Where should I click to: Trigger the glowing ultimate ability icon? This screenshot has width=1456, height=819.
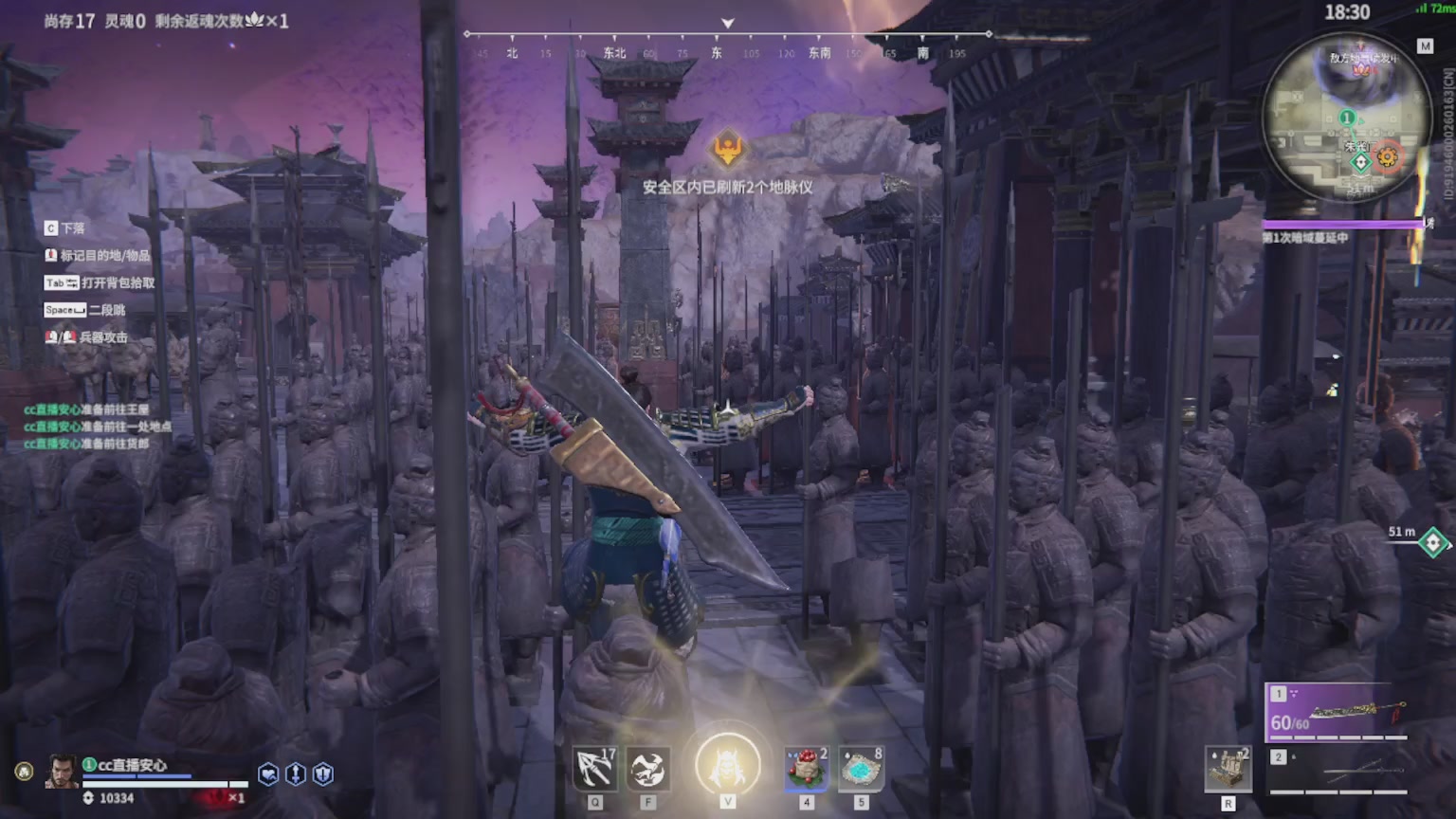tap(728, 766)
